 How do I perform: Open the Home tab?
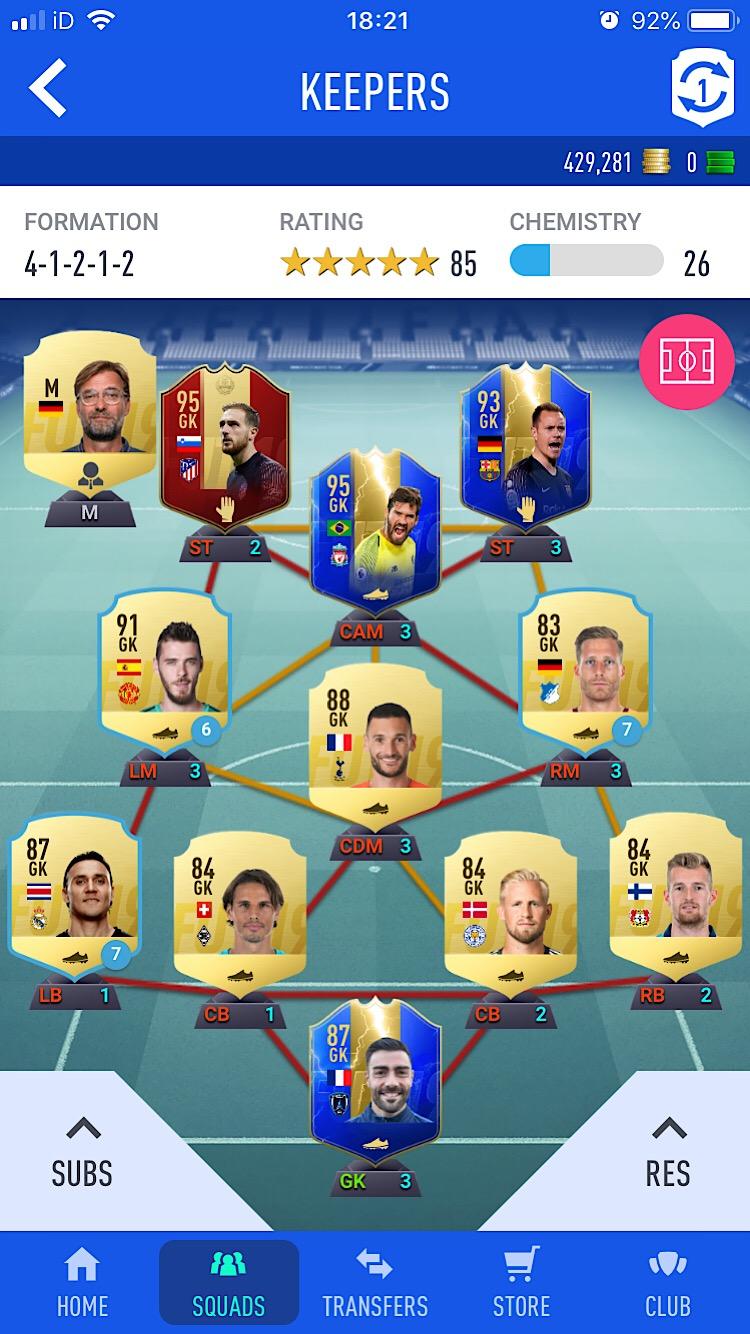pyautogui.click(x=82, y=1282)
